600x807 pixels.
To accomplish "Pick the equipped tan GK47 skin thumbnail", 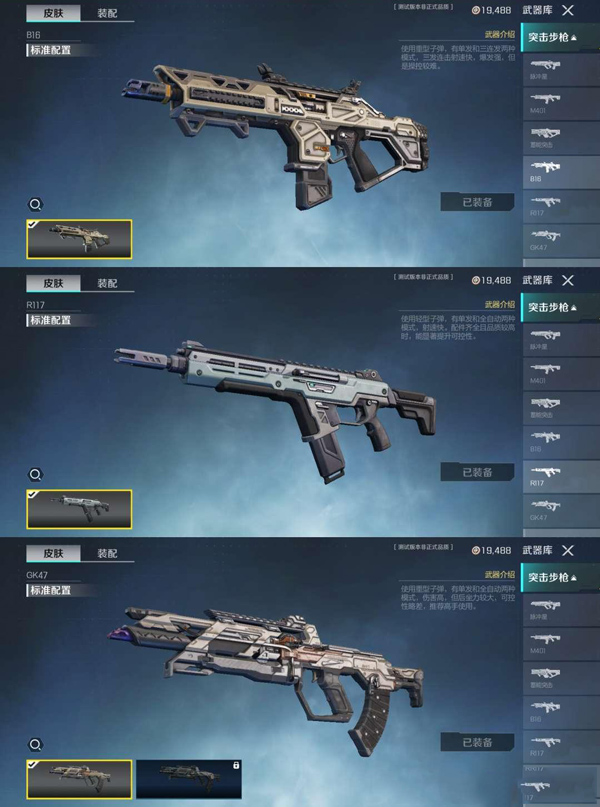I will (x=79, y=779).
